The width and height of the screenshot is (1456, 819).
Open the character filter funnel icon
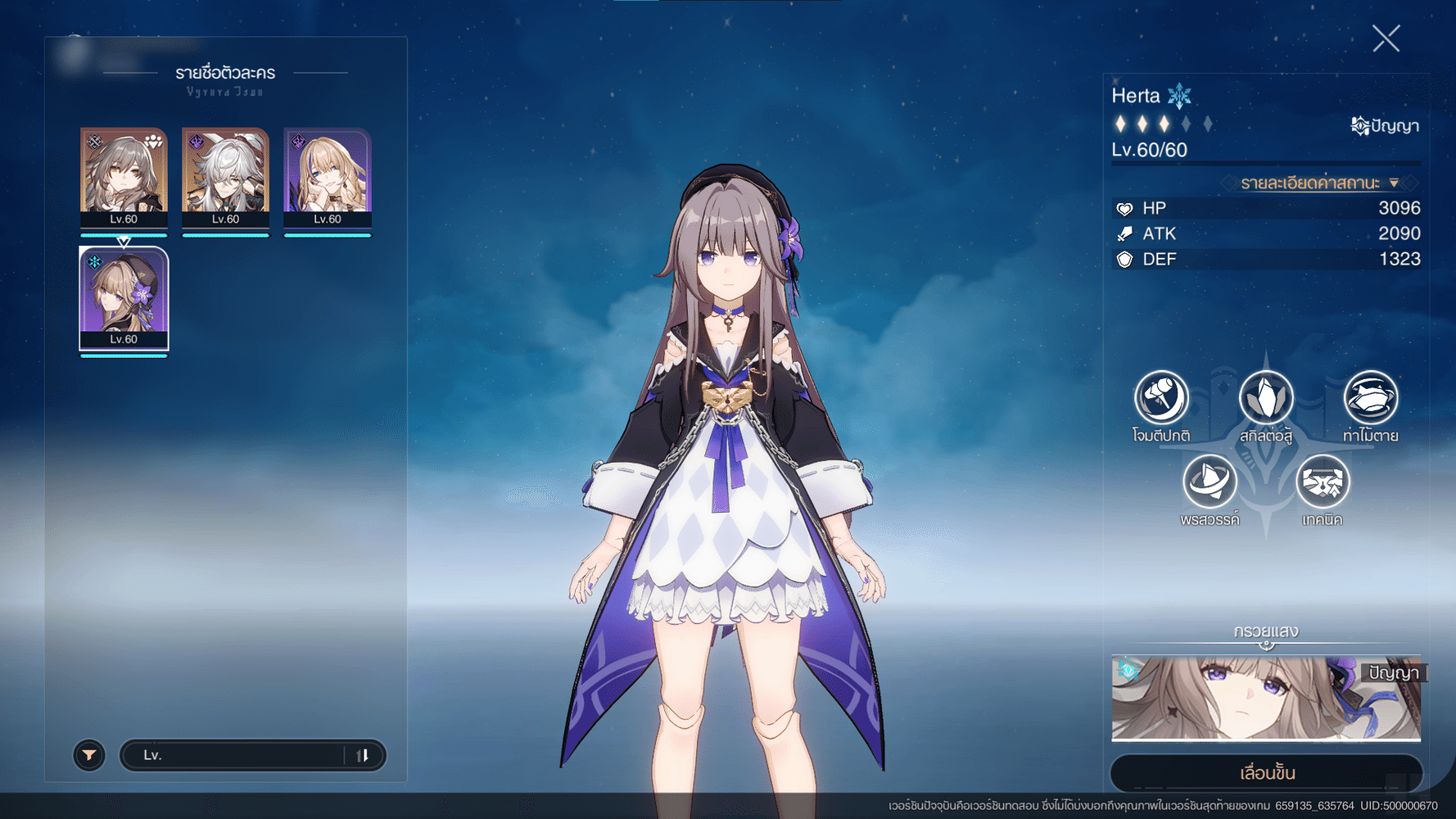point(89,755)
